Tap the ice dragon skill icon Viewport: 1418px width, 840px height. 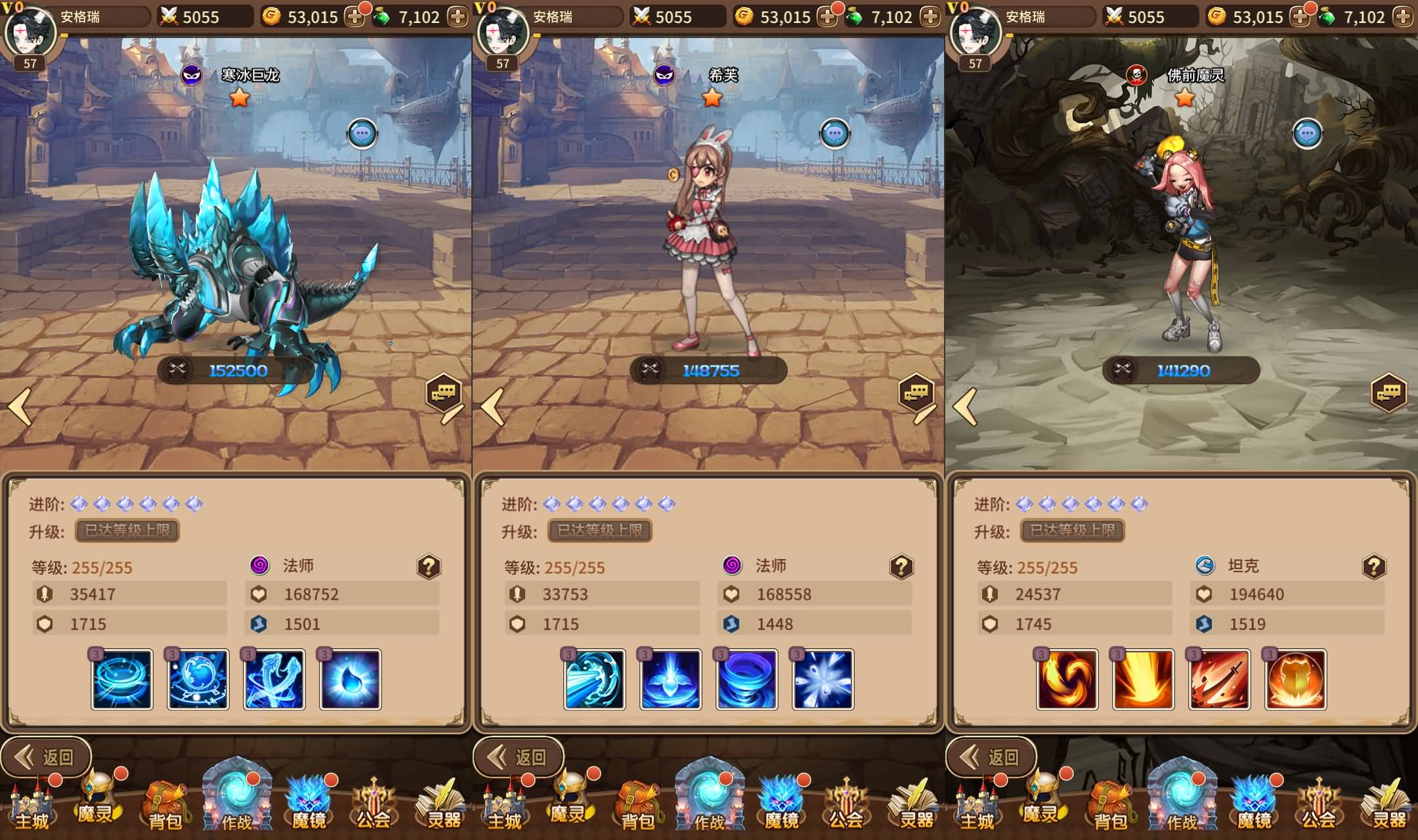pos(274,679)
